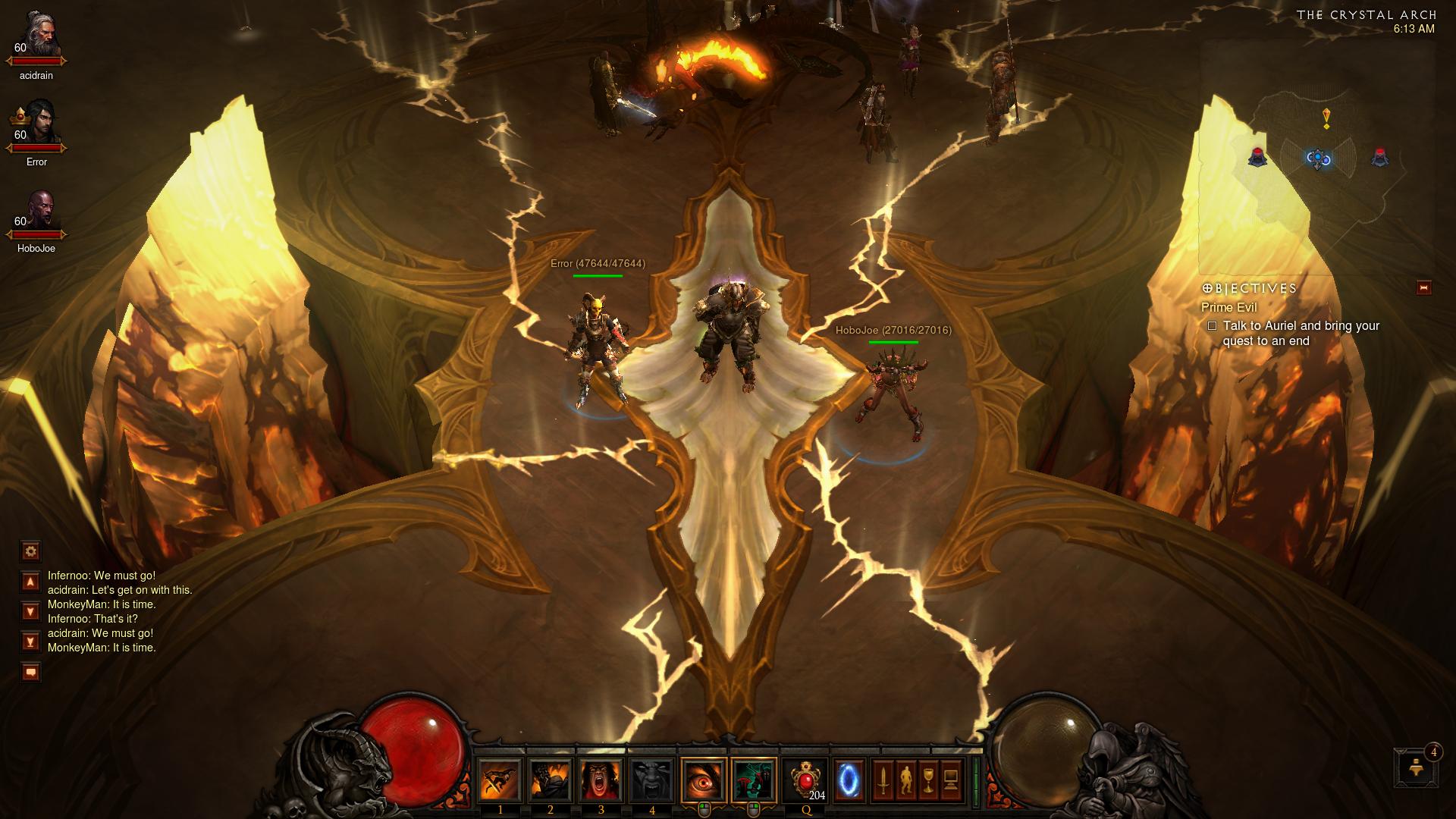1456x819 pixels.
Task: Open the inventory using the sword icon
Action: click(884, 780)
